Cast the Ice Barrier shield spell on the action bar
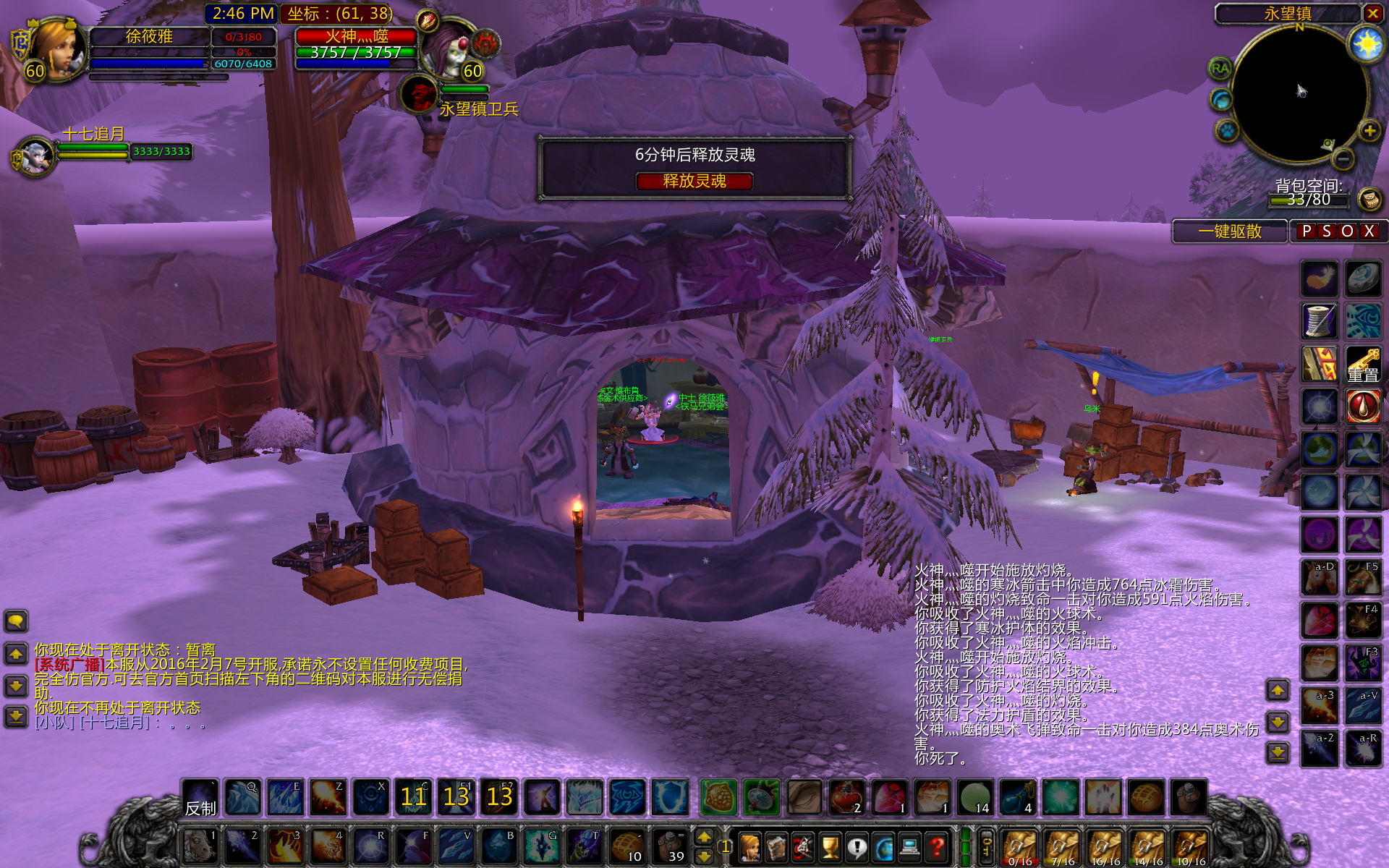The image size is (1389, 868). pos(669,798)
